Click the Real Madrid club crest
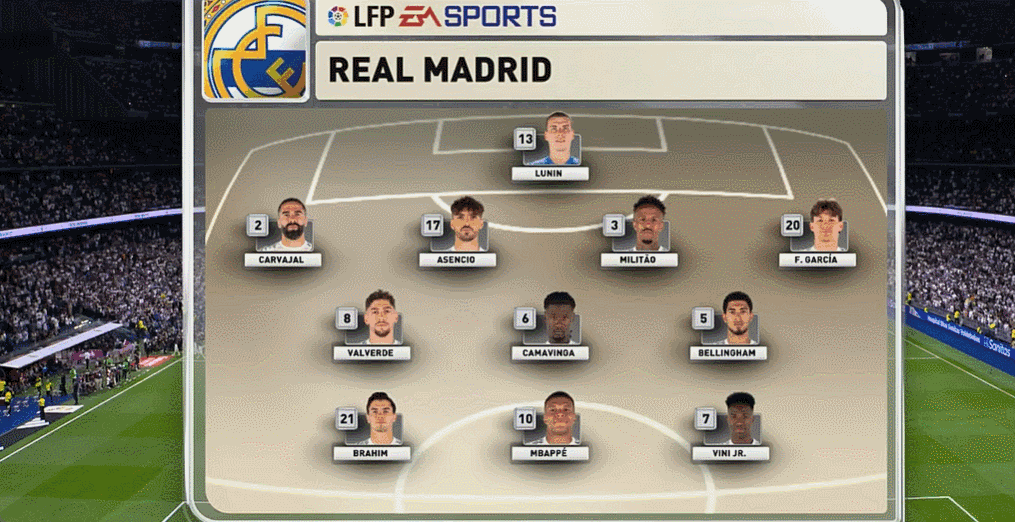Image resolution: width=1015 pixels, height=522 pixels. tap(256, 50)
